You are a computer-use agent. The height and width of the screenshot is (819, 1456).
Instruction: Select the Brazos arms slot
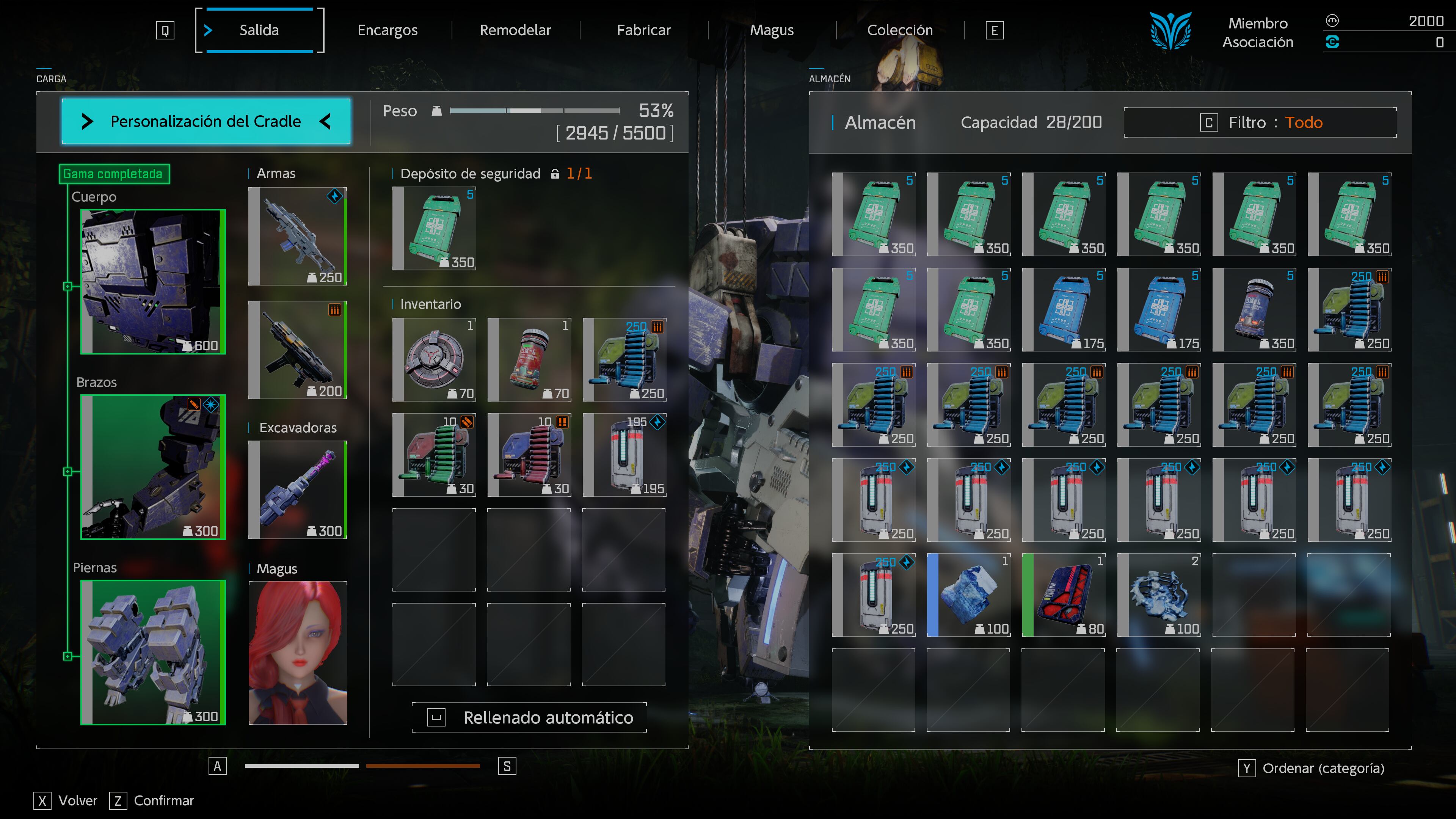click(x=153, y=467)
